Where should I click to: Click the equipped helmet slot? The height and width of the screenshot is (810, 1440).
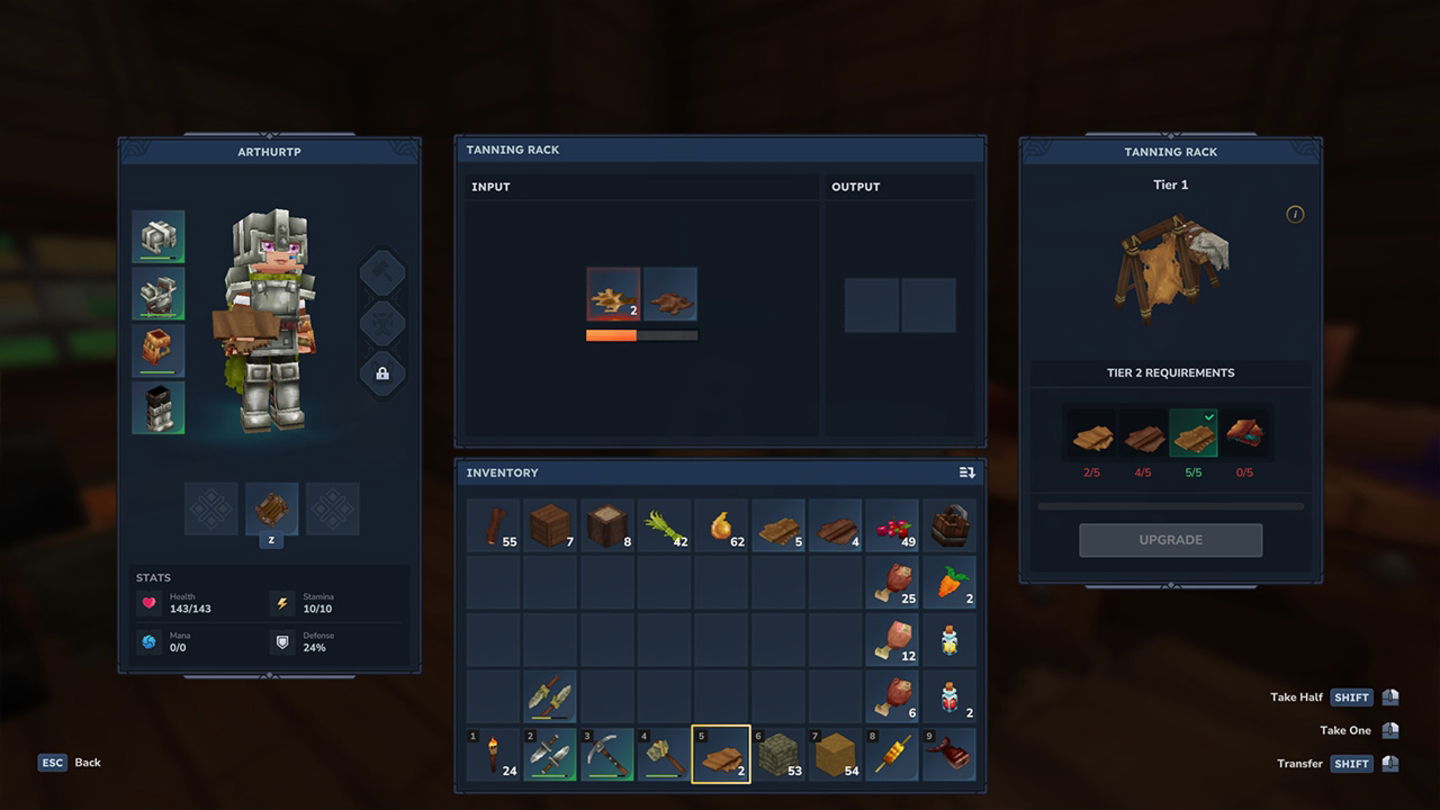pyautogui.click(x=158, y=237)
